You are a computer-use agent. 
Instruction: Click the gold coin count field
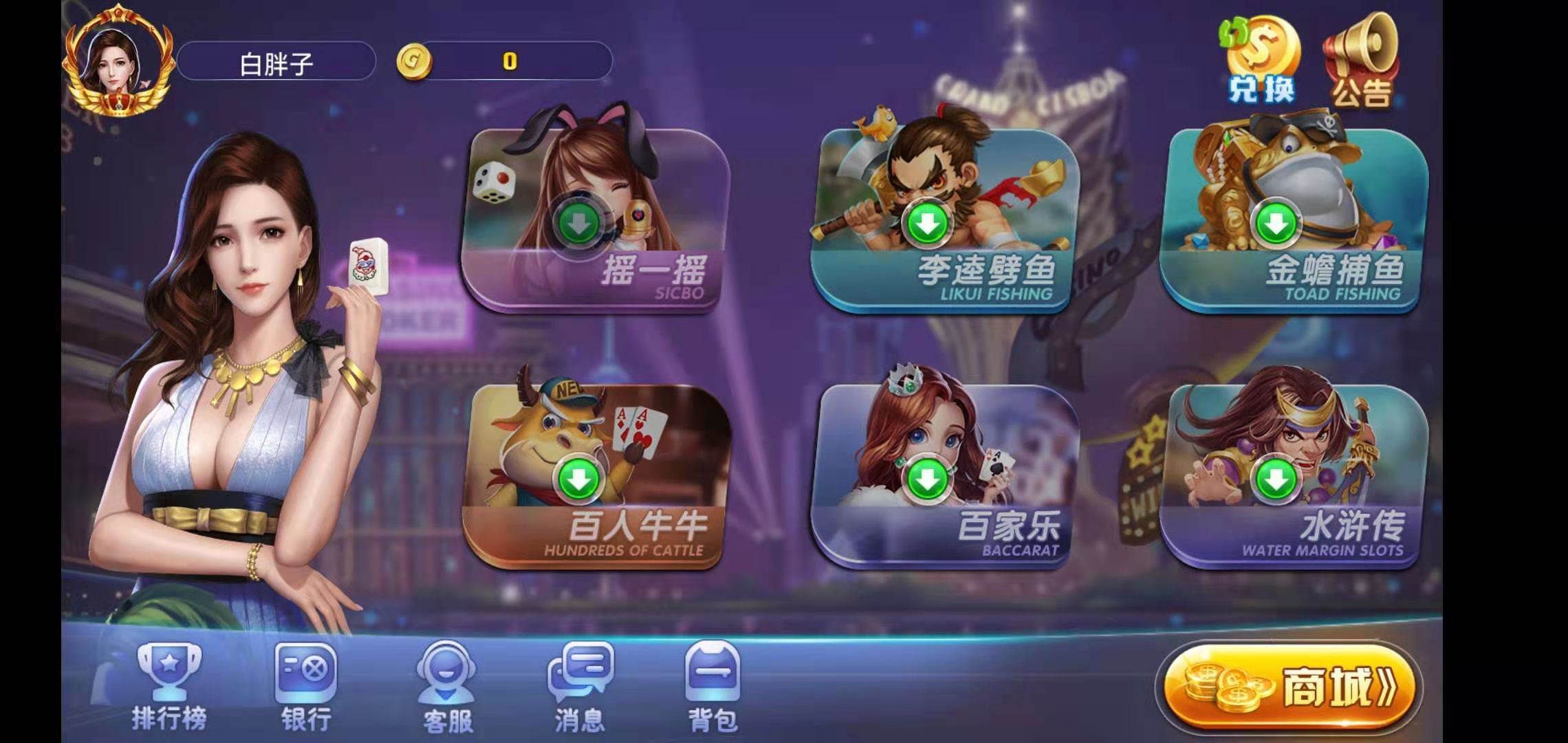click(509, 61)
